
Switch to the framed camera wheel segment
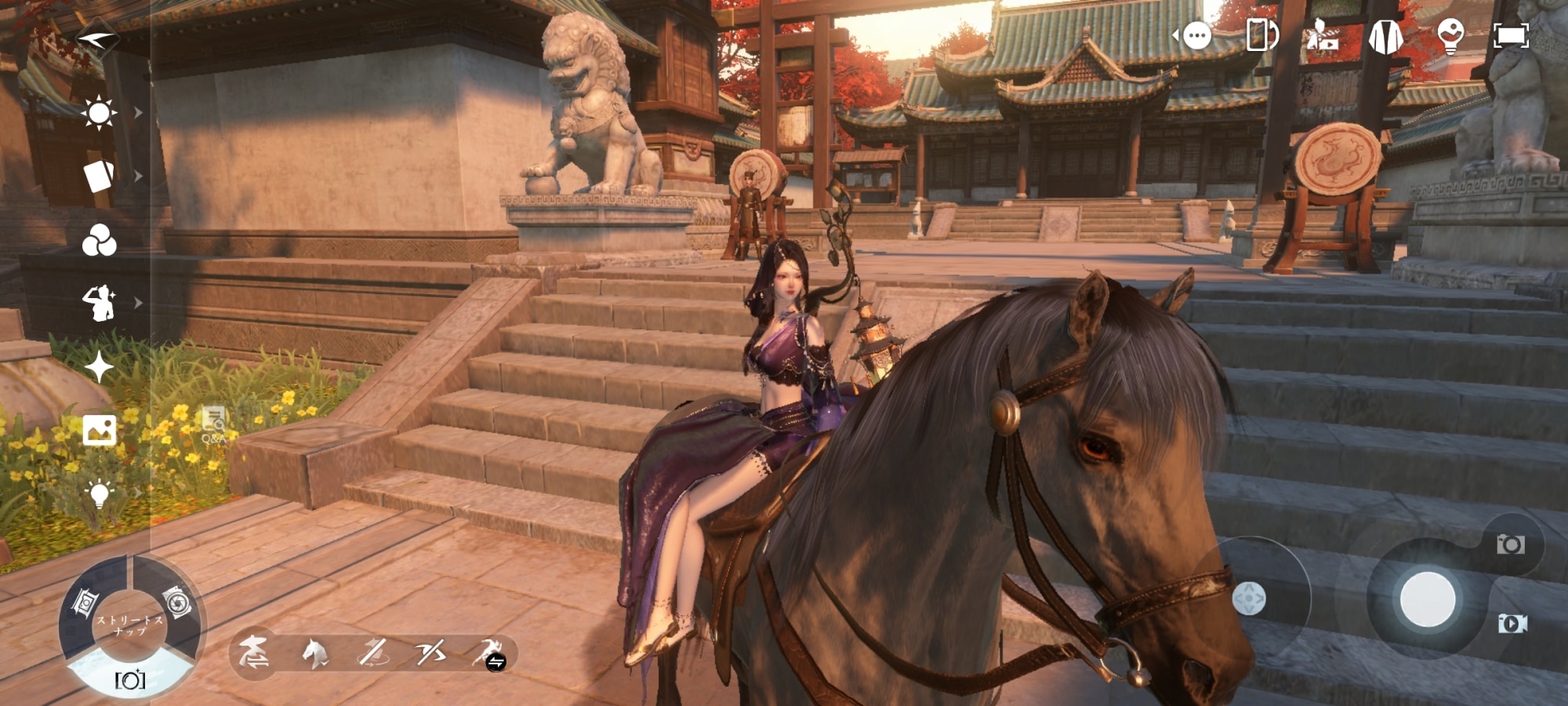point(85,602)
